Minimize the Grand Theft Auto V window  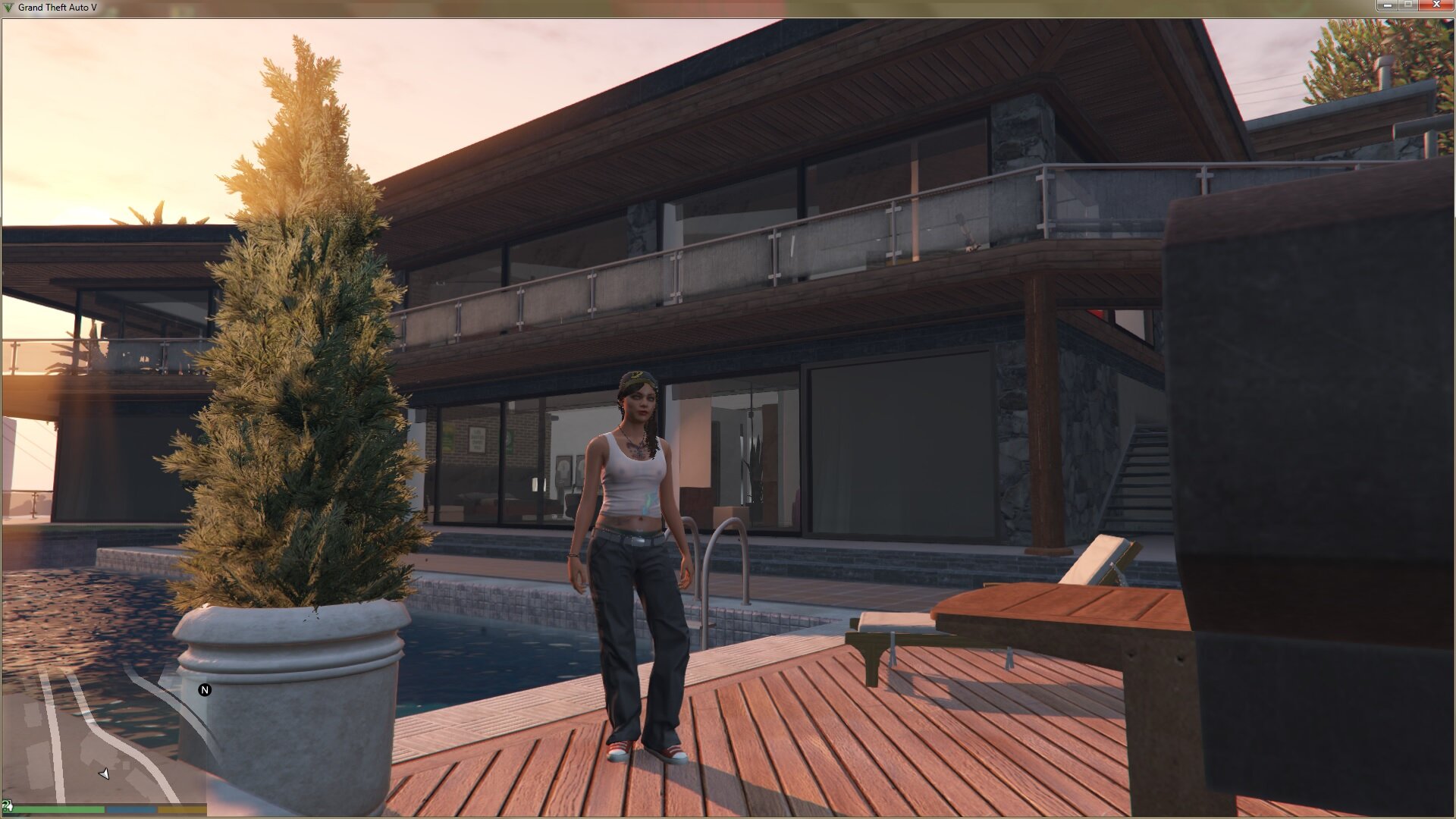[x=1387, y=6]
